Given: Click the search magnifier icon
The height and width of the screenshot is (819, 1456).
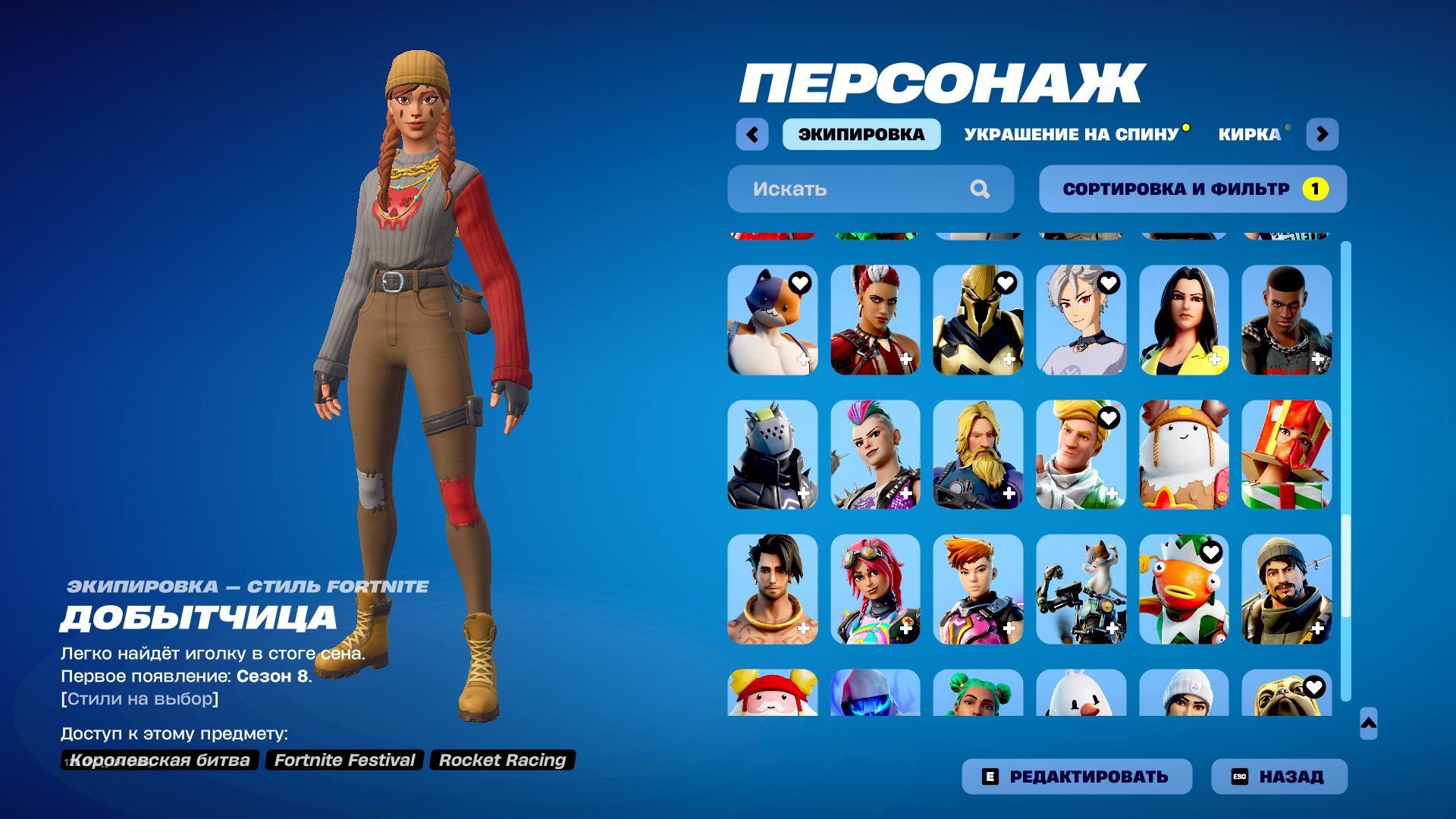Looking at the screenshot, I should click(x=982, y=189).
